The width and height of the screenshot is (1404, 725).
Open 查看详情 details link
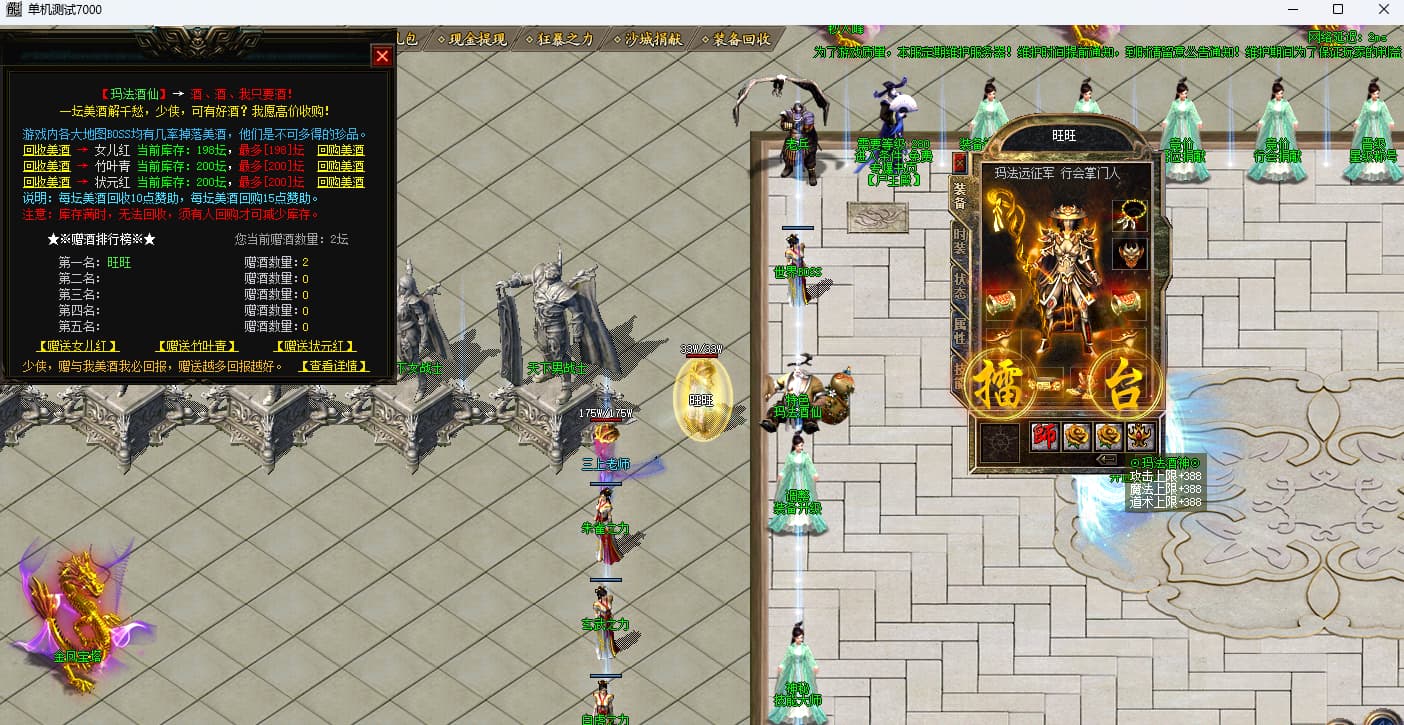pyautogui.click(x=334, y=367)
